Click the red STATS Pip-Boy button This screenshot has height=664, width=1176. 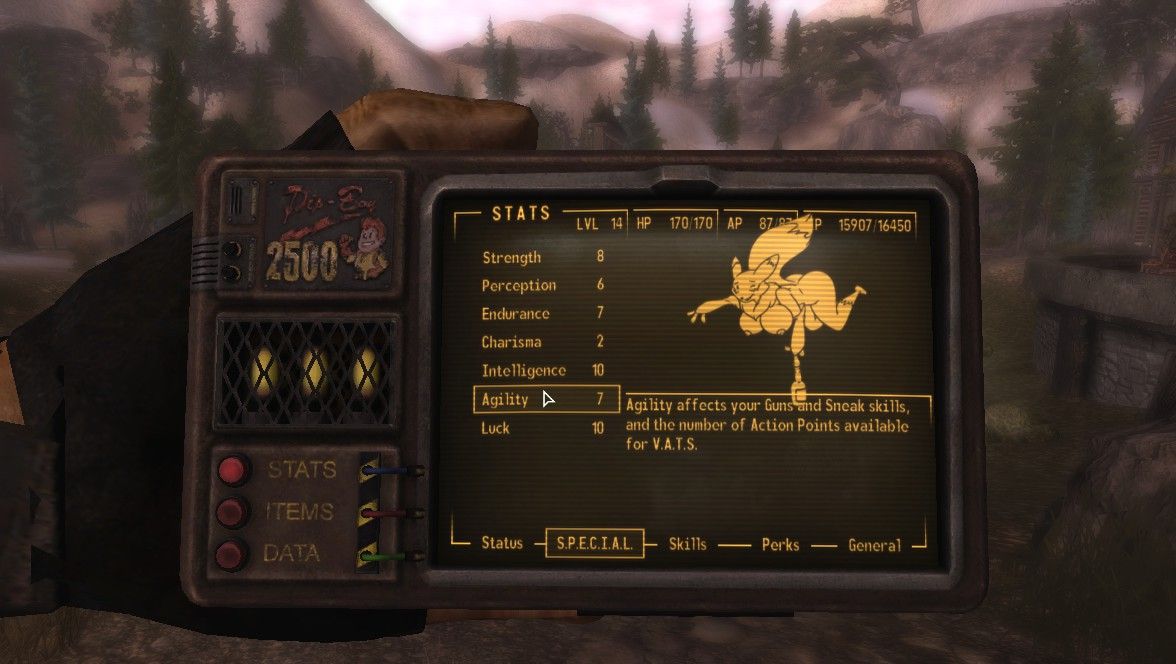pos(234,469)
